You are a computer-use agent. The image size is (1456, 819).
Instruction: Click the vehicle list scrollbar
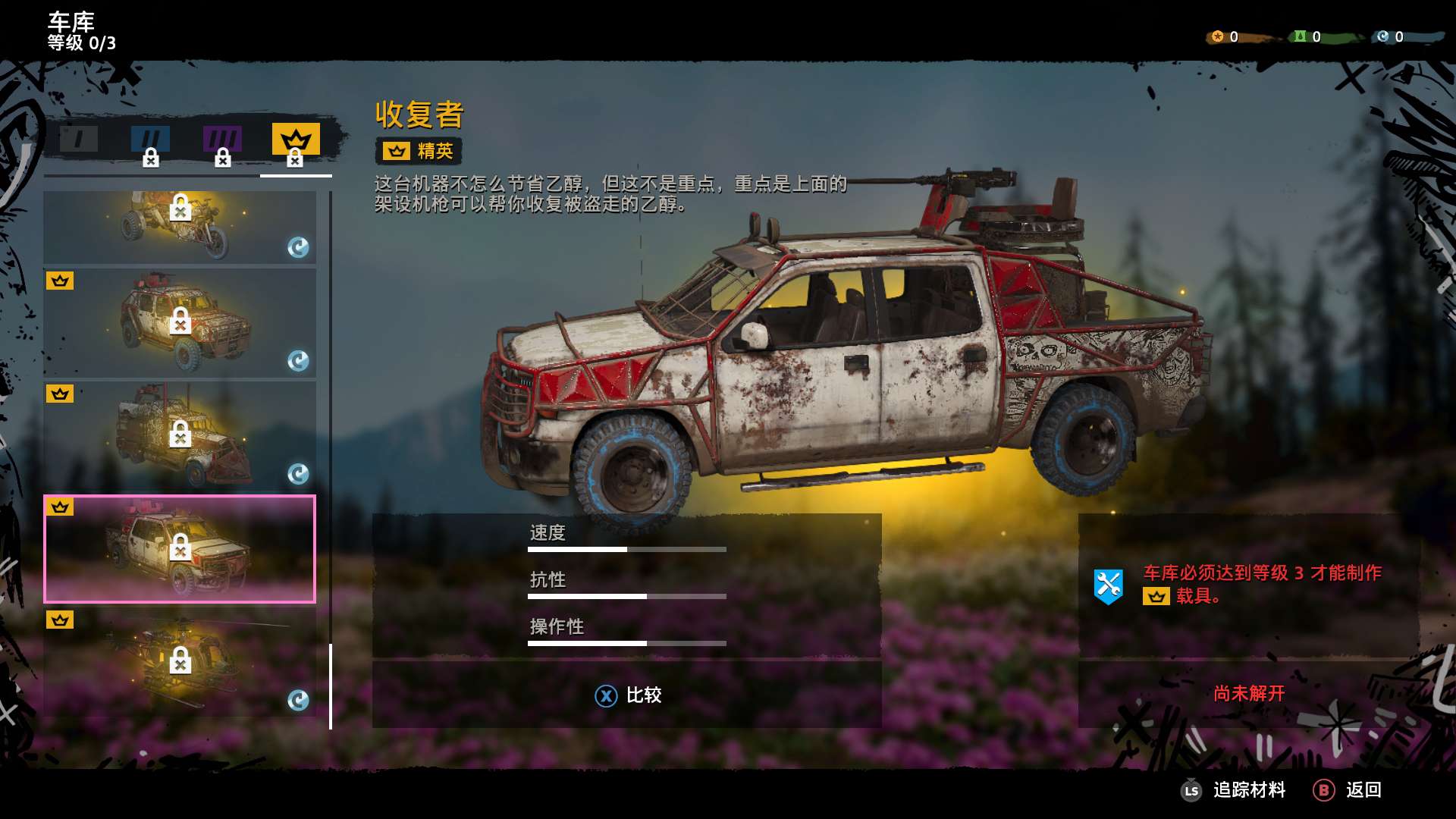tap(331, 686)
